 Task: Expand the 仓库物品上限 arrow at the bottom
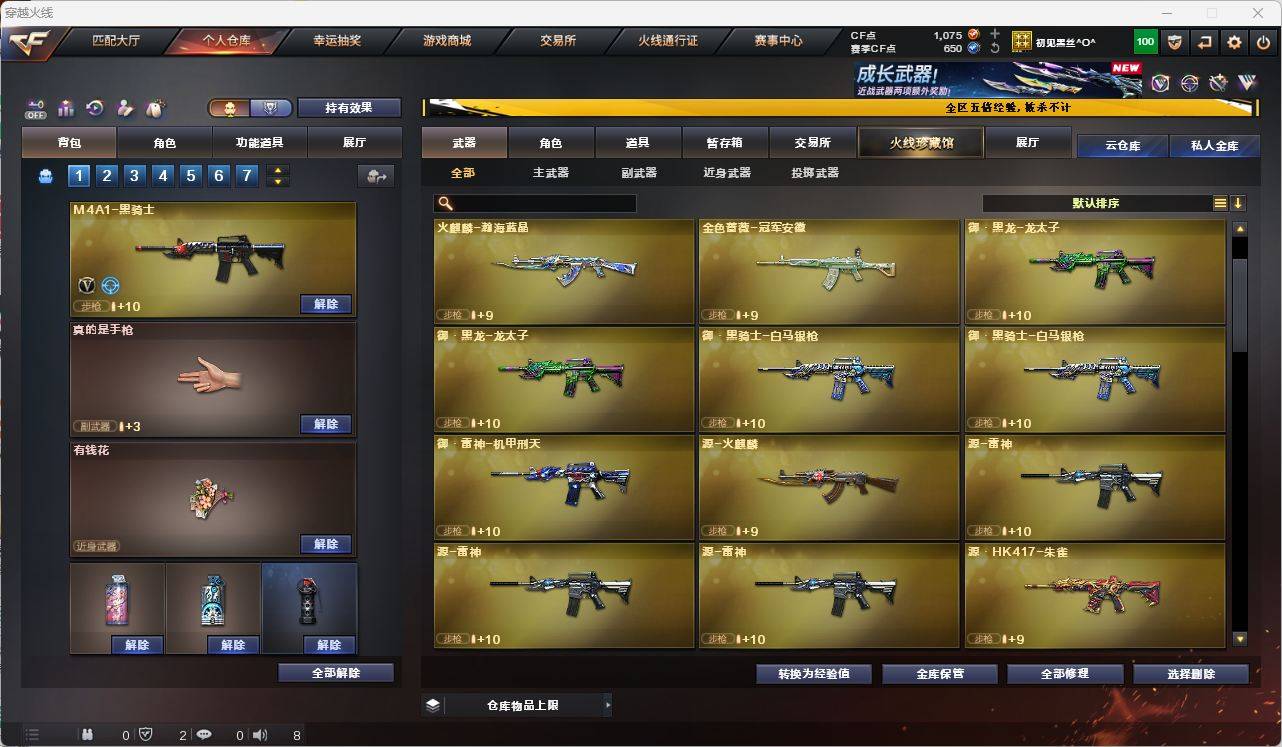[x=607, y=705]
